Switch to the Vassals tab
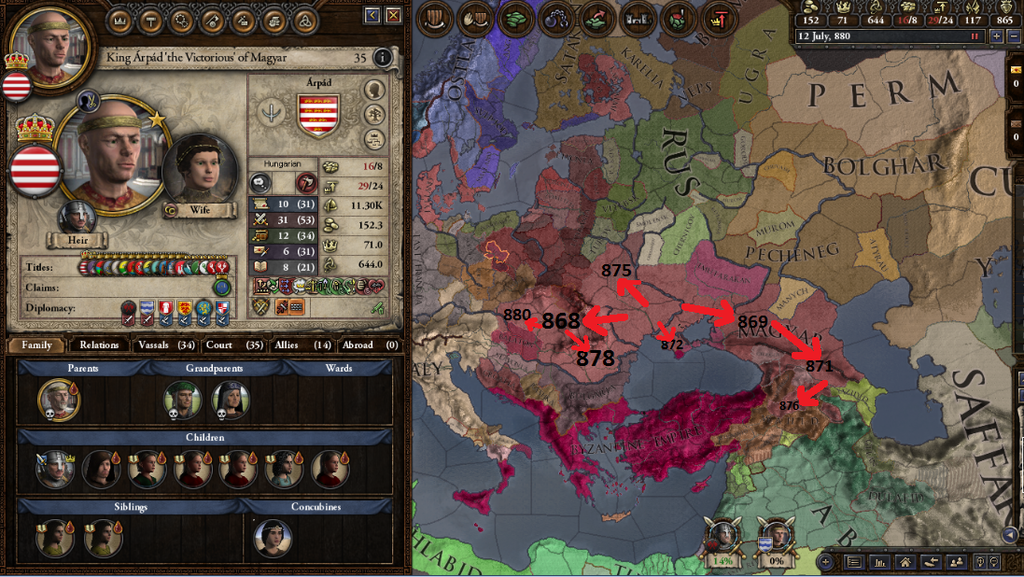Screen dimensions: 1024x577 click(x=165, y=345)
